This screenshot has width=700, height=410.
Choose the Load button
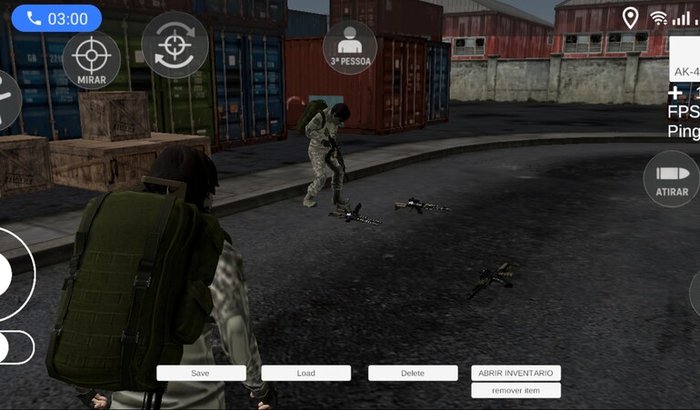pyautogui.click(x=306, y=373)
